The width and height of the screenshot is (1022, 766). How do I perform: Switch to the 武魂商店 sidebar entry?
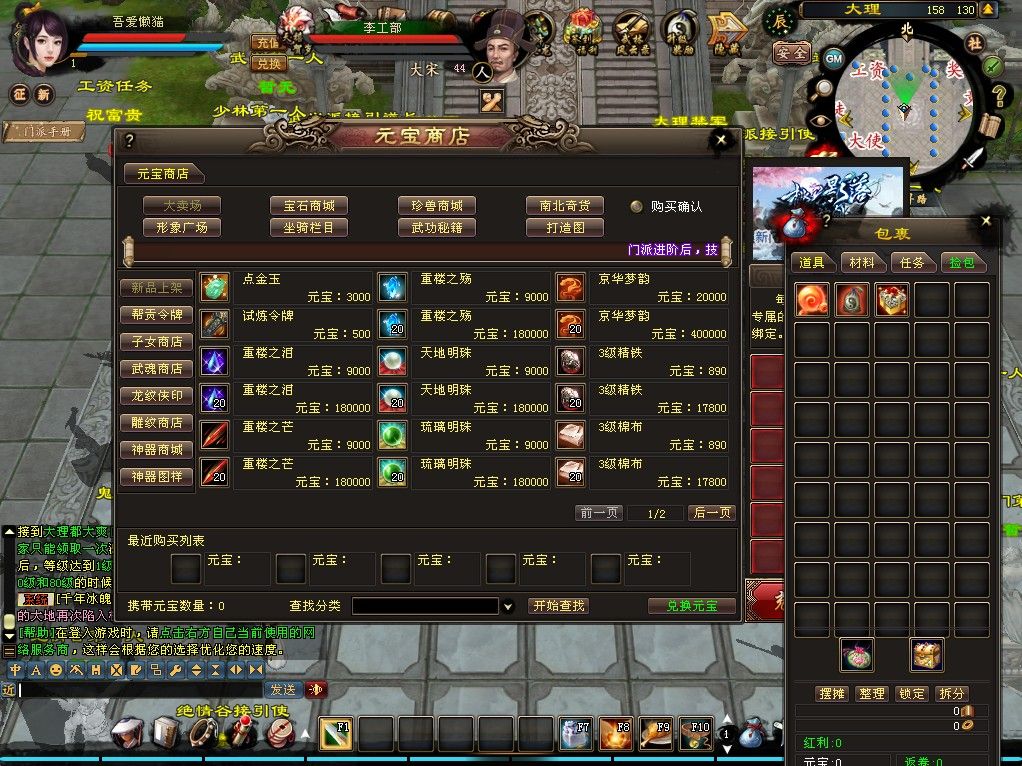(x=157, y=369)
